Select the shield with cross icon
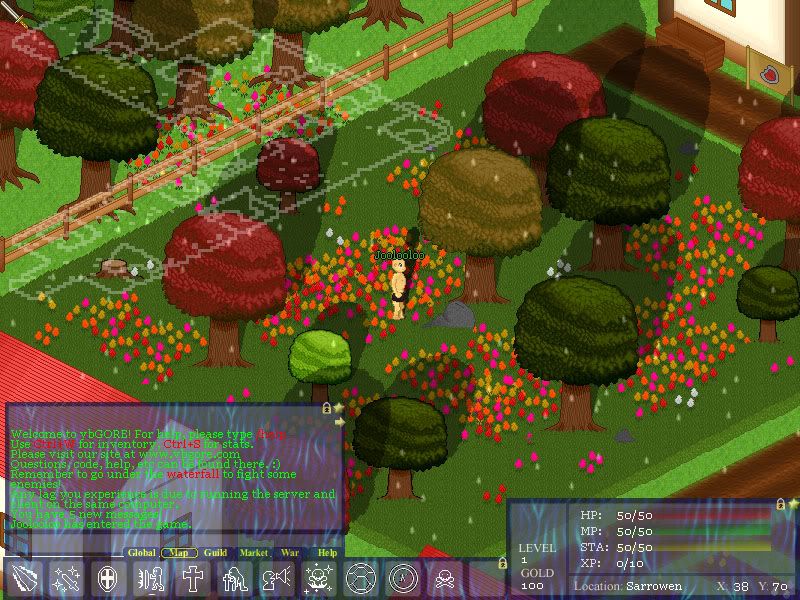800x600 pixels. coord(107,579)
